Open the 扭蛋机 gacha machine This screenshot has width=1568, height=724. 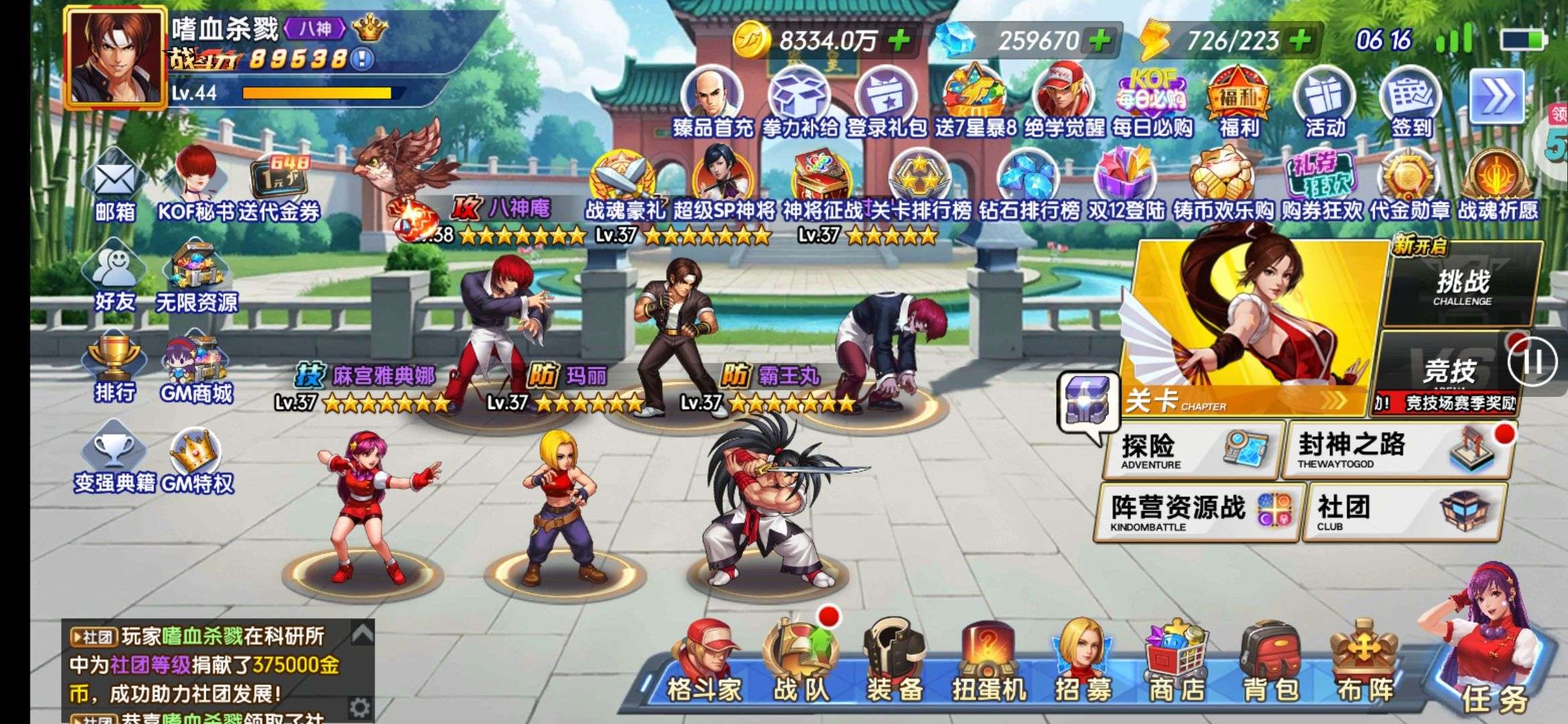click(989, 664)
